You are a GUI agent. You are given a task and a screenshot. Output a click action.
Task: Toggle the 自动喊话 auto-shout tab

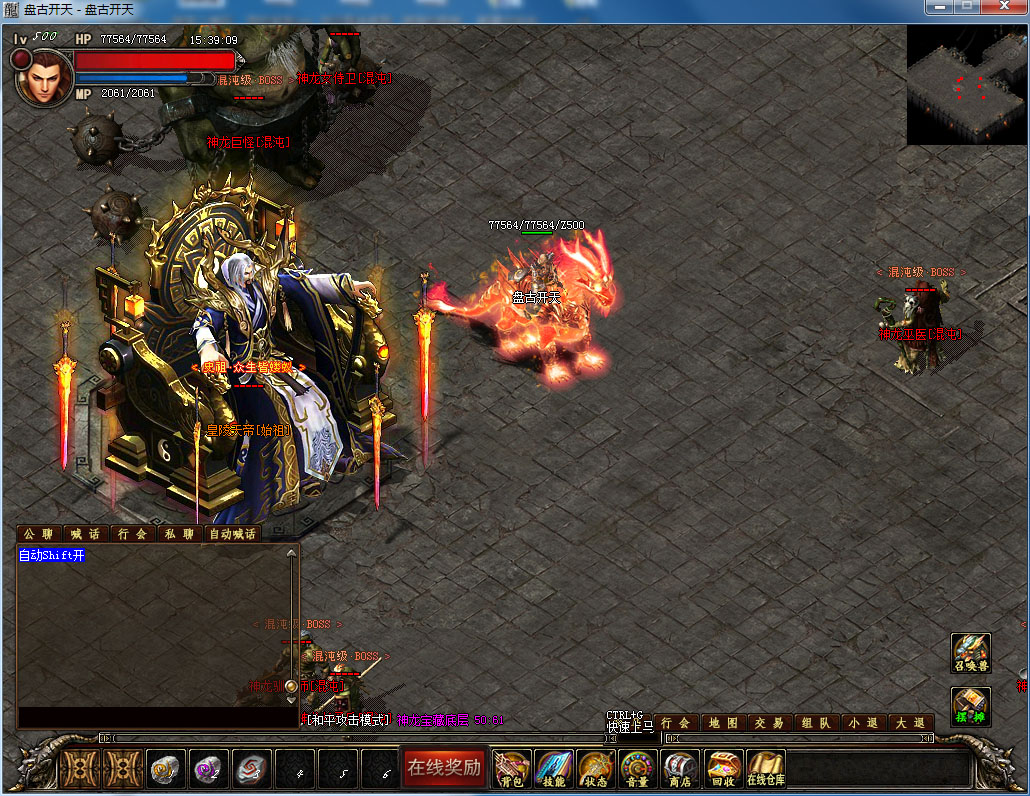point(232,534)
